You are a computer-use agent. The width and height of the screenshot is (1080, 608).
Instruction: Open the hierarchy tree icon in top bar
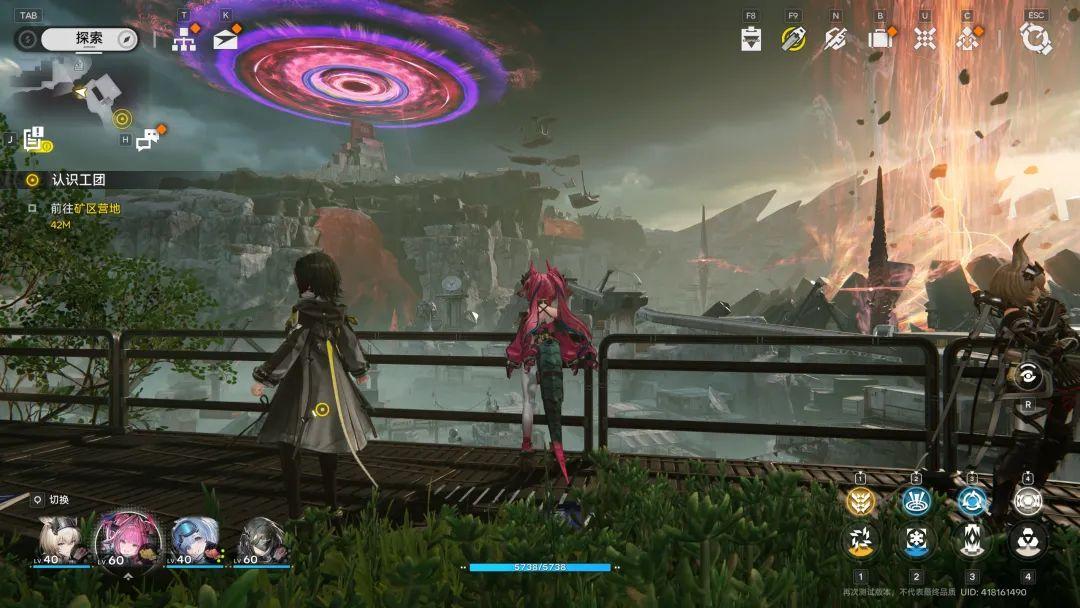[183, 39]
